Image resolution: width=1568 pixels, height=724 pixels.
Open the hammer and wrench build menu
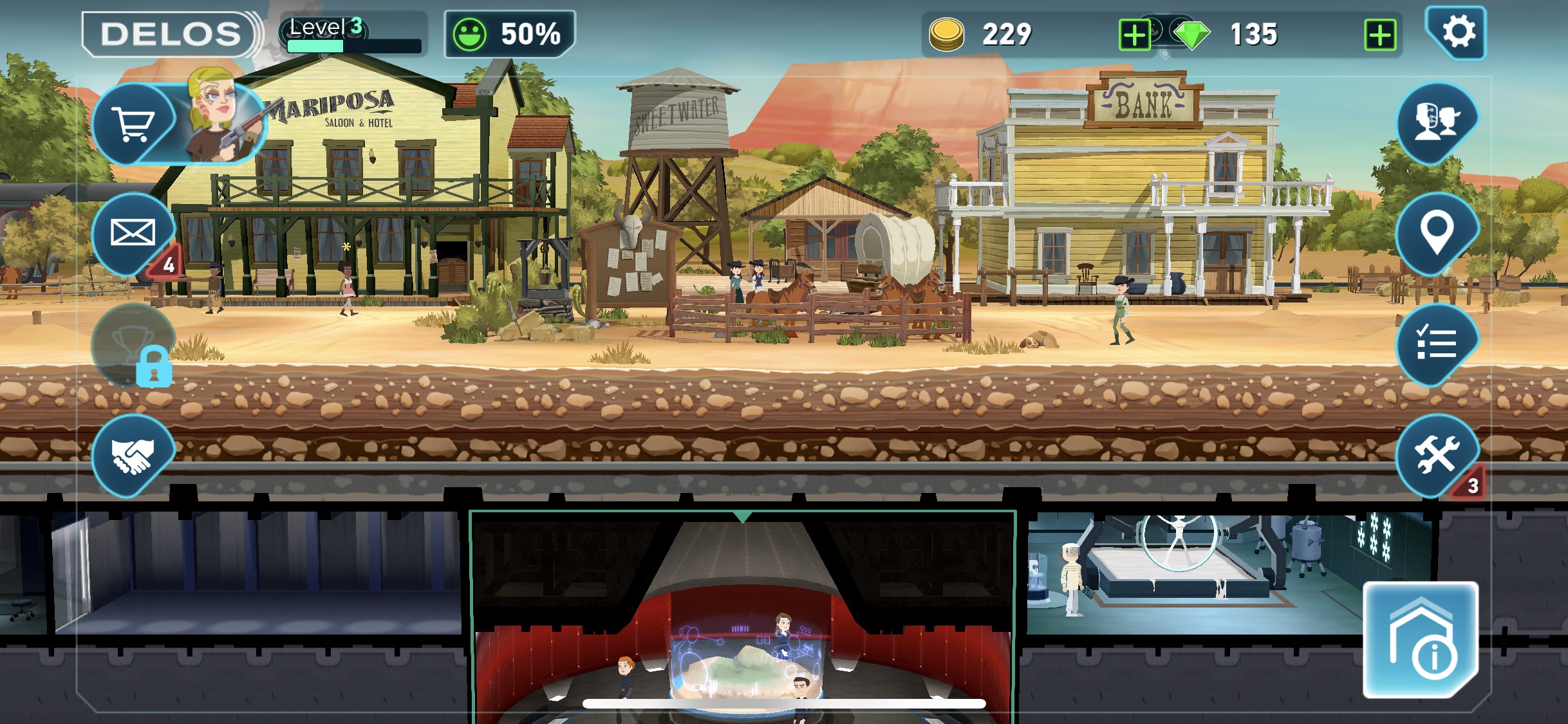tap(1437, 456)
